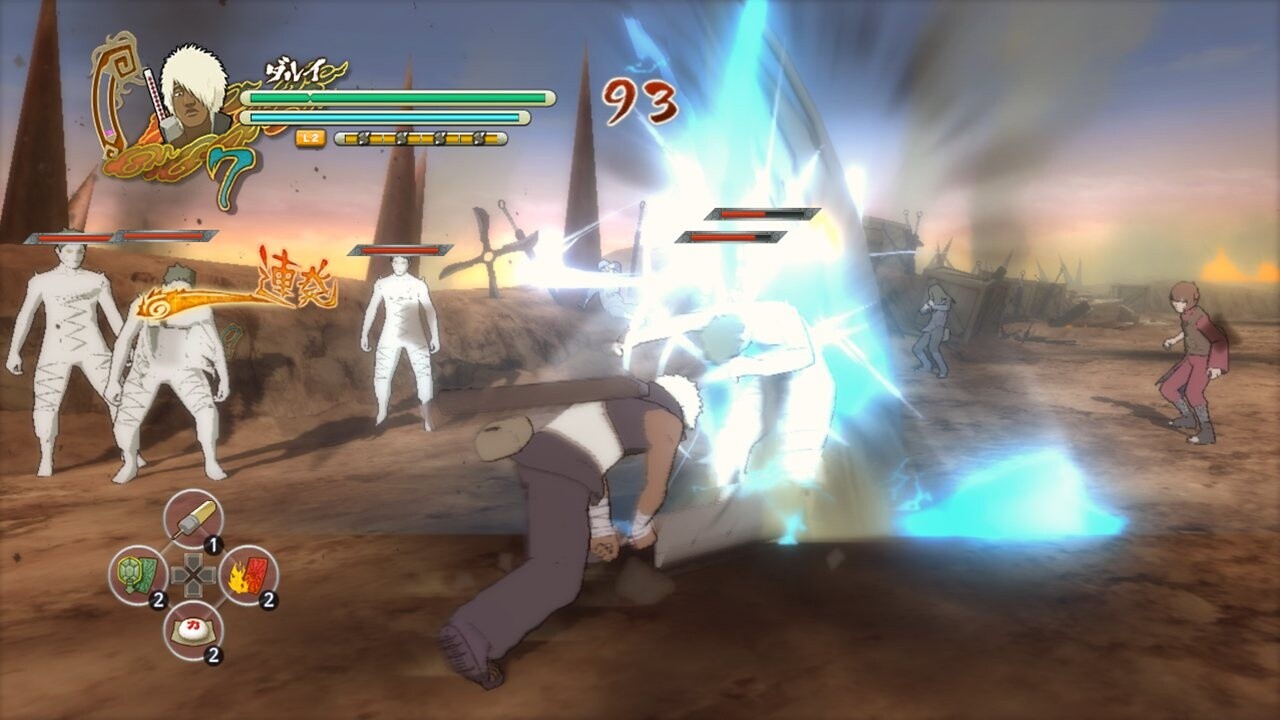Click the d-pad center icon
The height and width of the screenshot is (720, 1280).
click(x=196, y=573)
